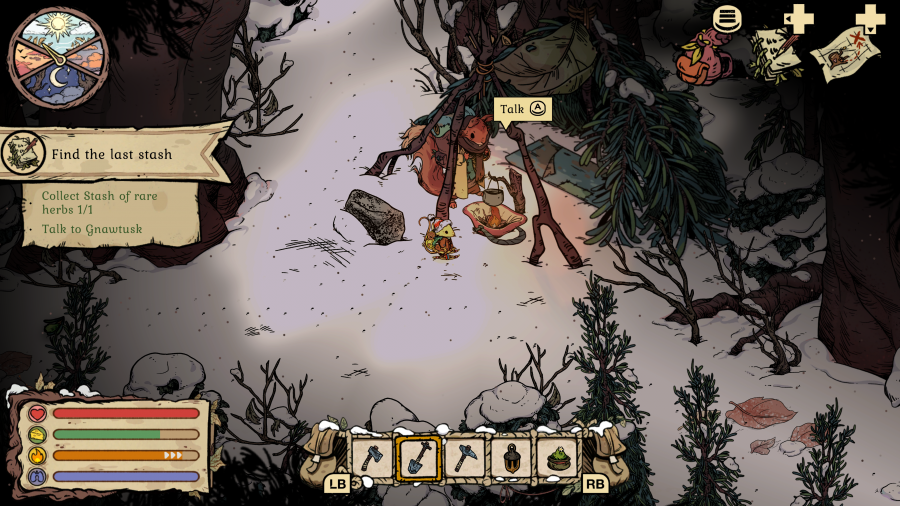Click the day-night cycle clock
Screen dimensions: 900x506
(57, 57)
